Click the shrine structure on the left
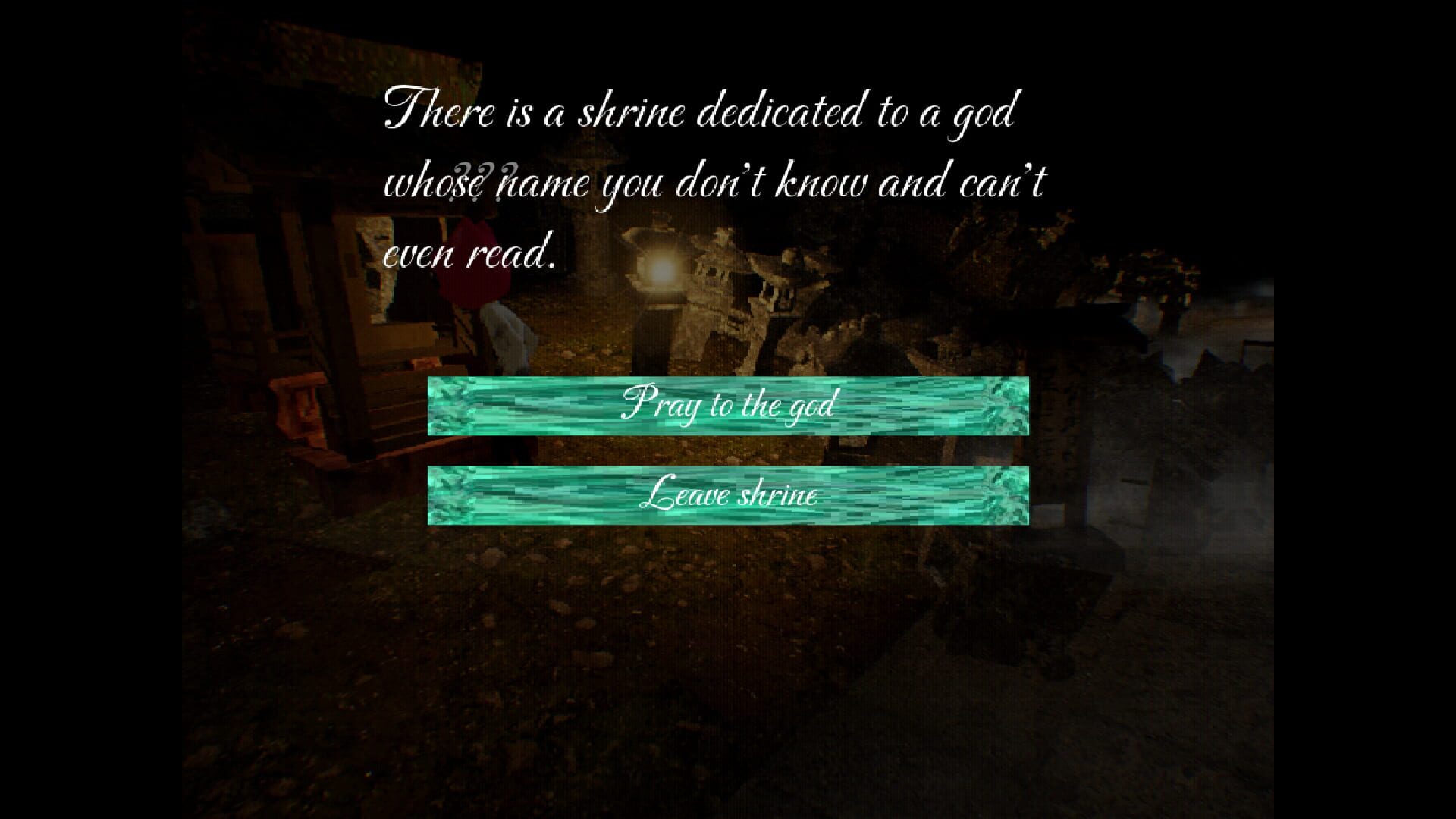Image resolution: width=1456 pixels, height=819 pixels. pyautogui.click(x=318, y=265)
